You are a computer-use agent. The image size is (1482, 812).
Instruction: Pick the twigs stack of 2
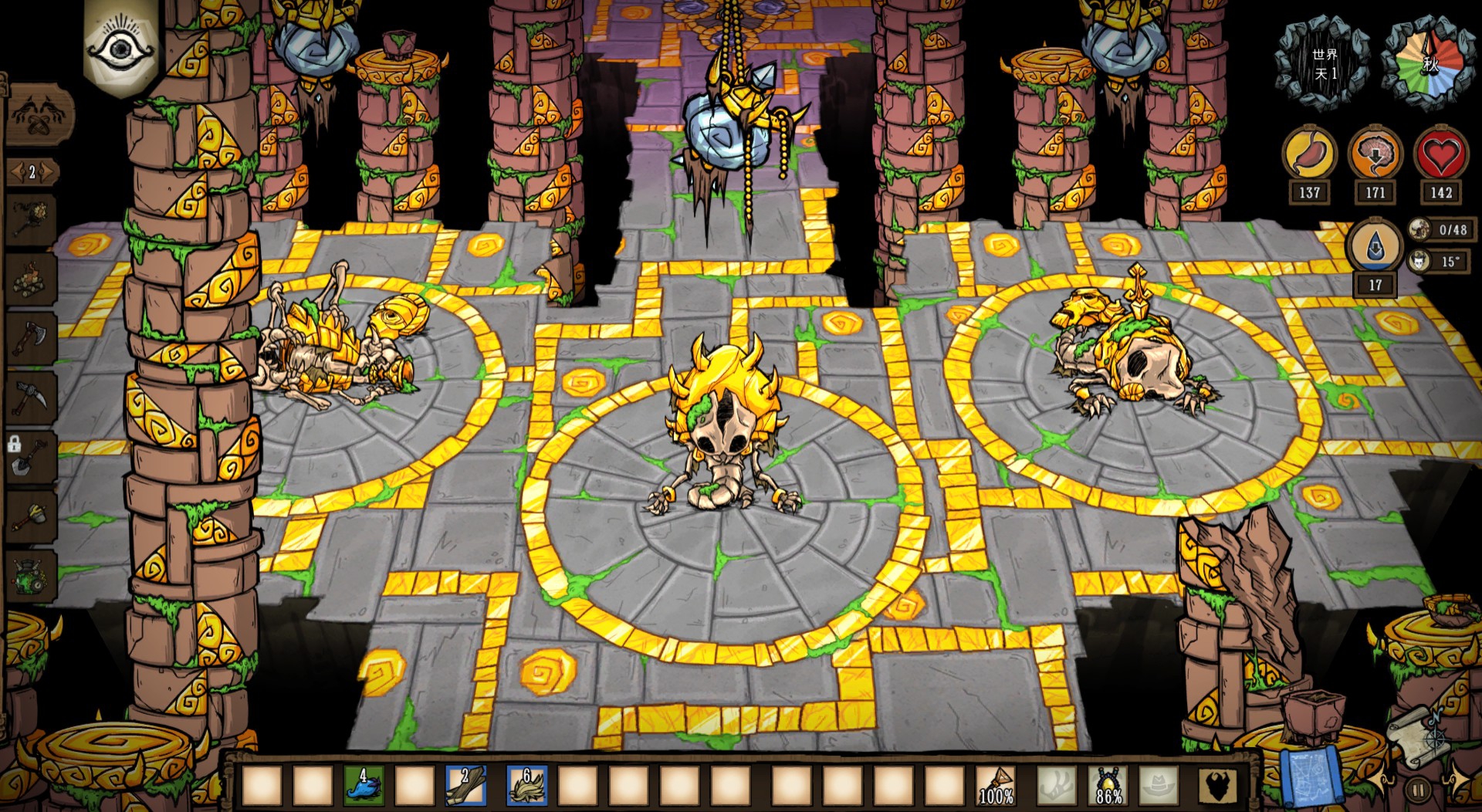465,786
